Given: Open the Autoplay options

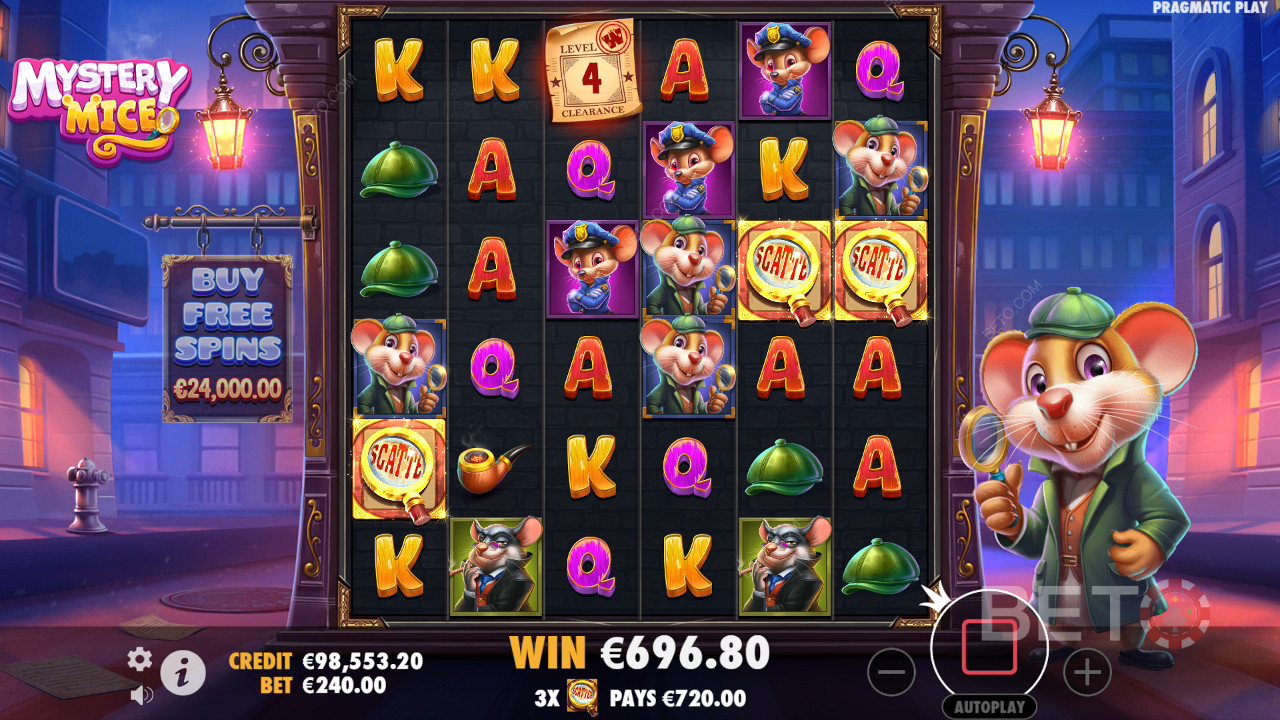Looking at the screenshot, I should tap(989, 706).
